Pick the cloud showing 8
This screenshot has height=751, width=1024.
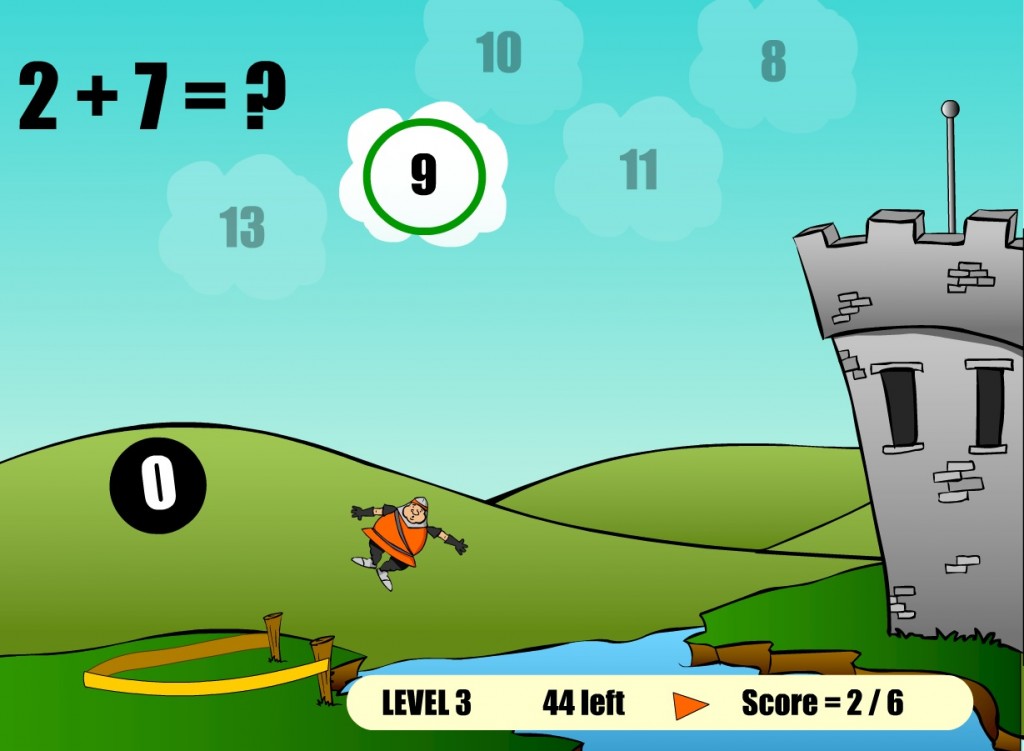pos(773,62)
